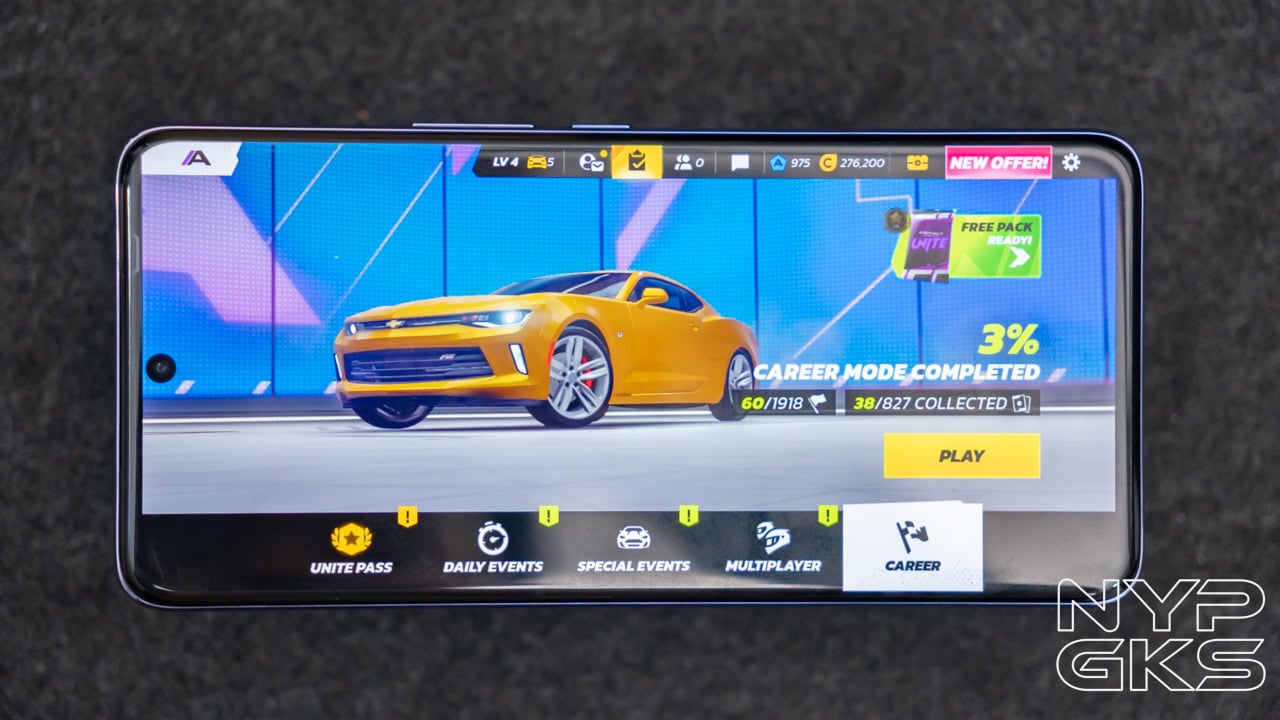Add credits via the 276,200 coin counter

click(852, 162)
